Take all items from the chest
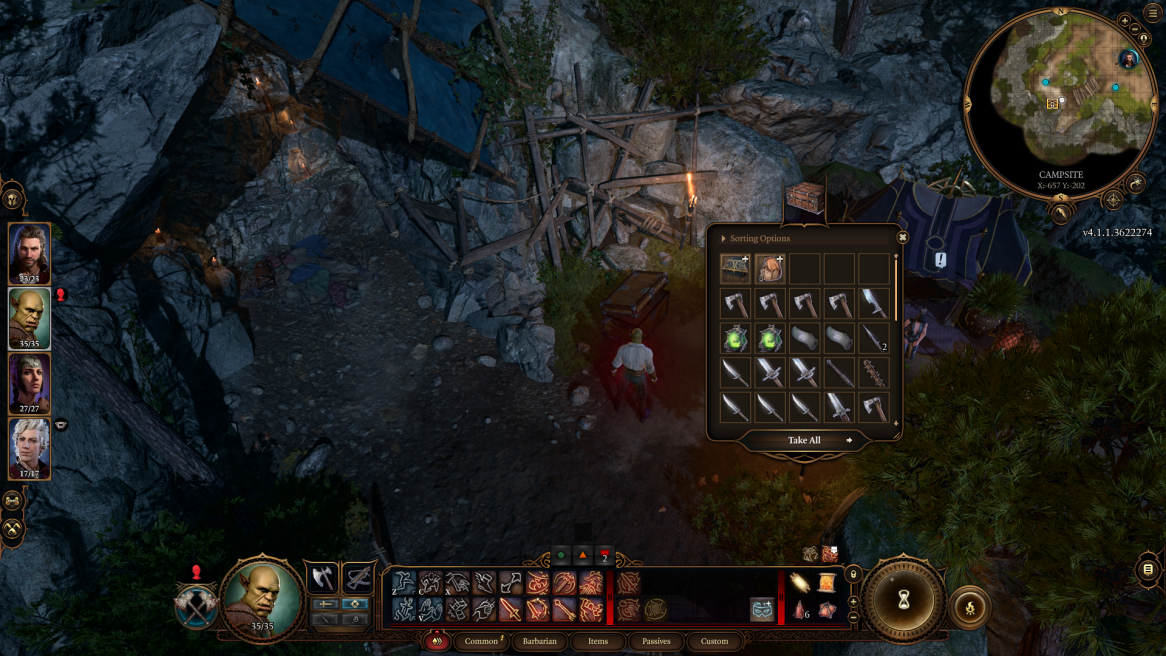 [x=804, y=440]
